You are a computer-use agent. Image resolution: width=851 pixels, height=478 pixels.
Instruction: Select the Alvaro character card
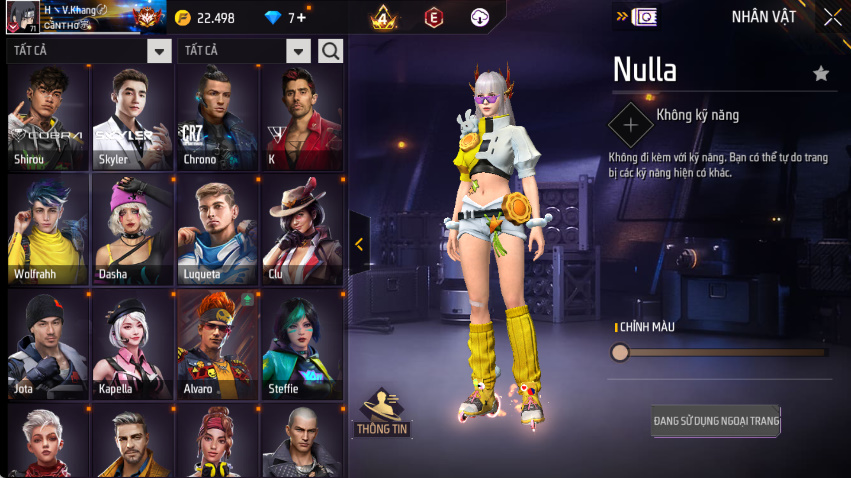coord(217,345)
